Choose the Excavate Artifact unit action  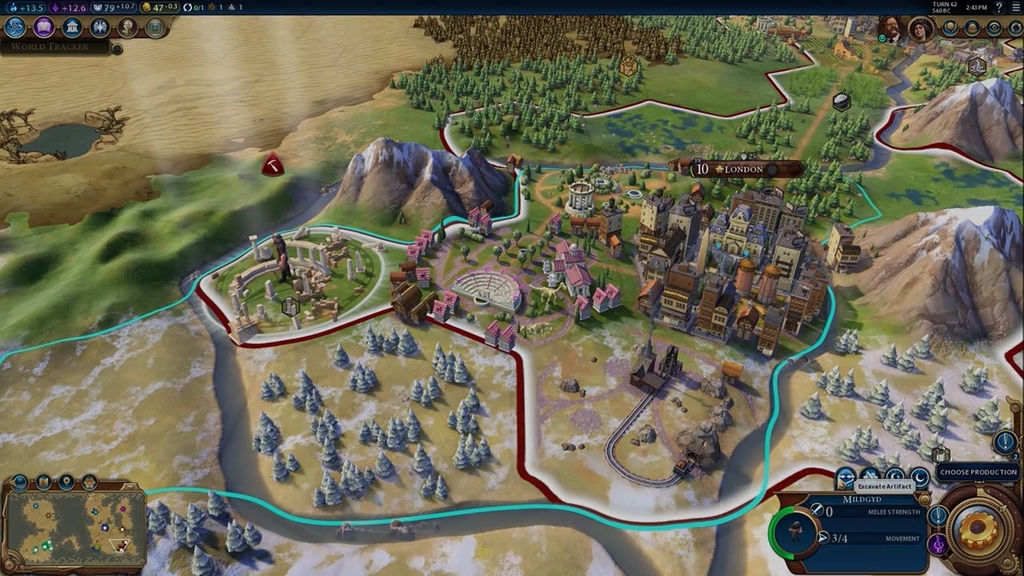click(x=847, y=477)
